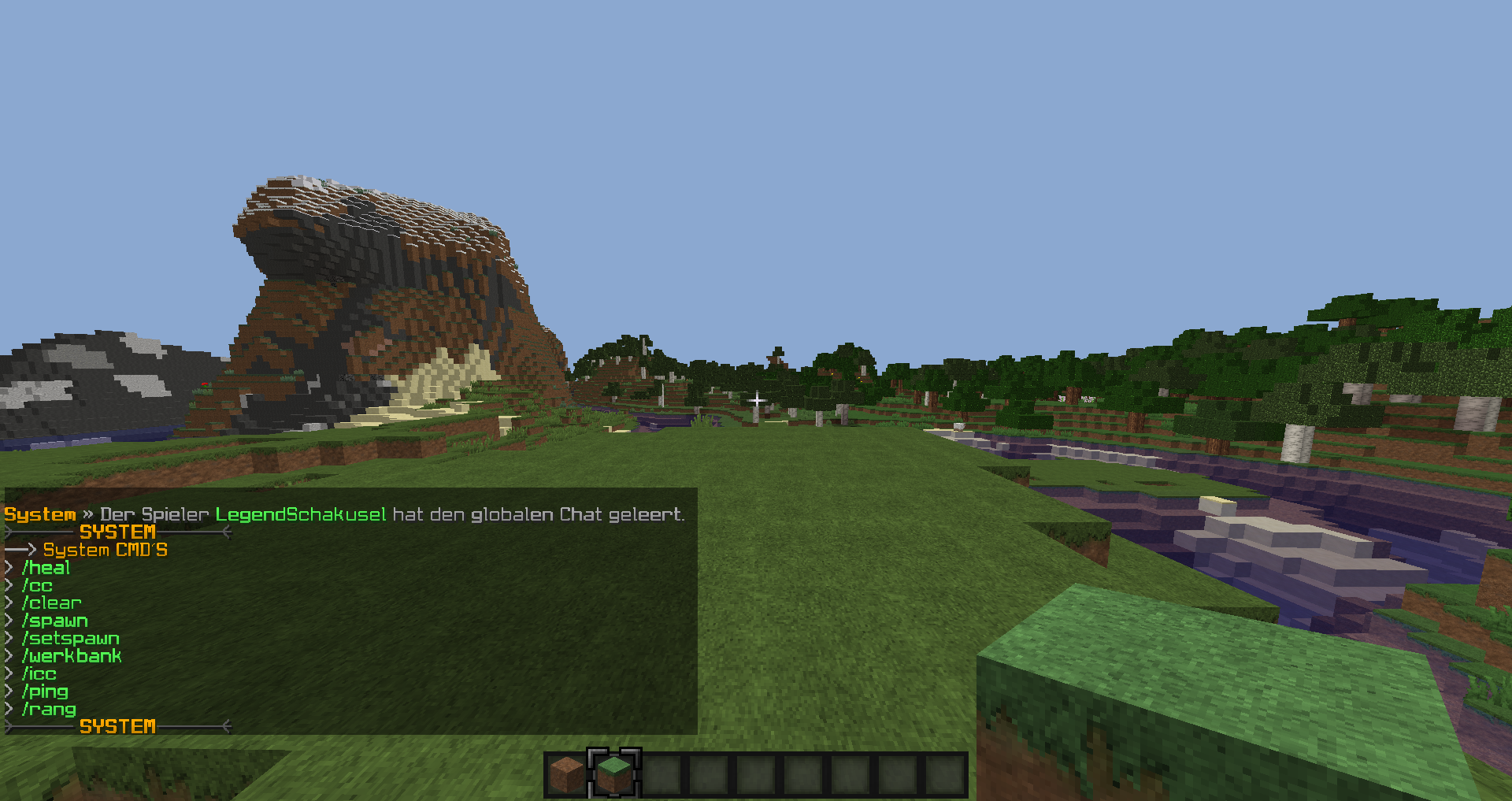Click the /heal command in chat

click(47, 568)
